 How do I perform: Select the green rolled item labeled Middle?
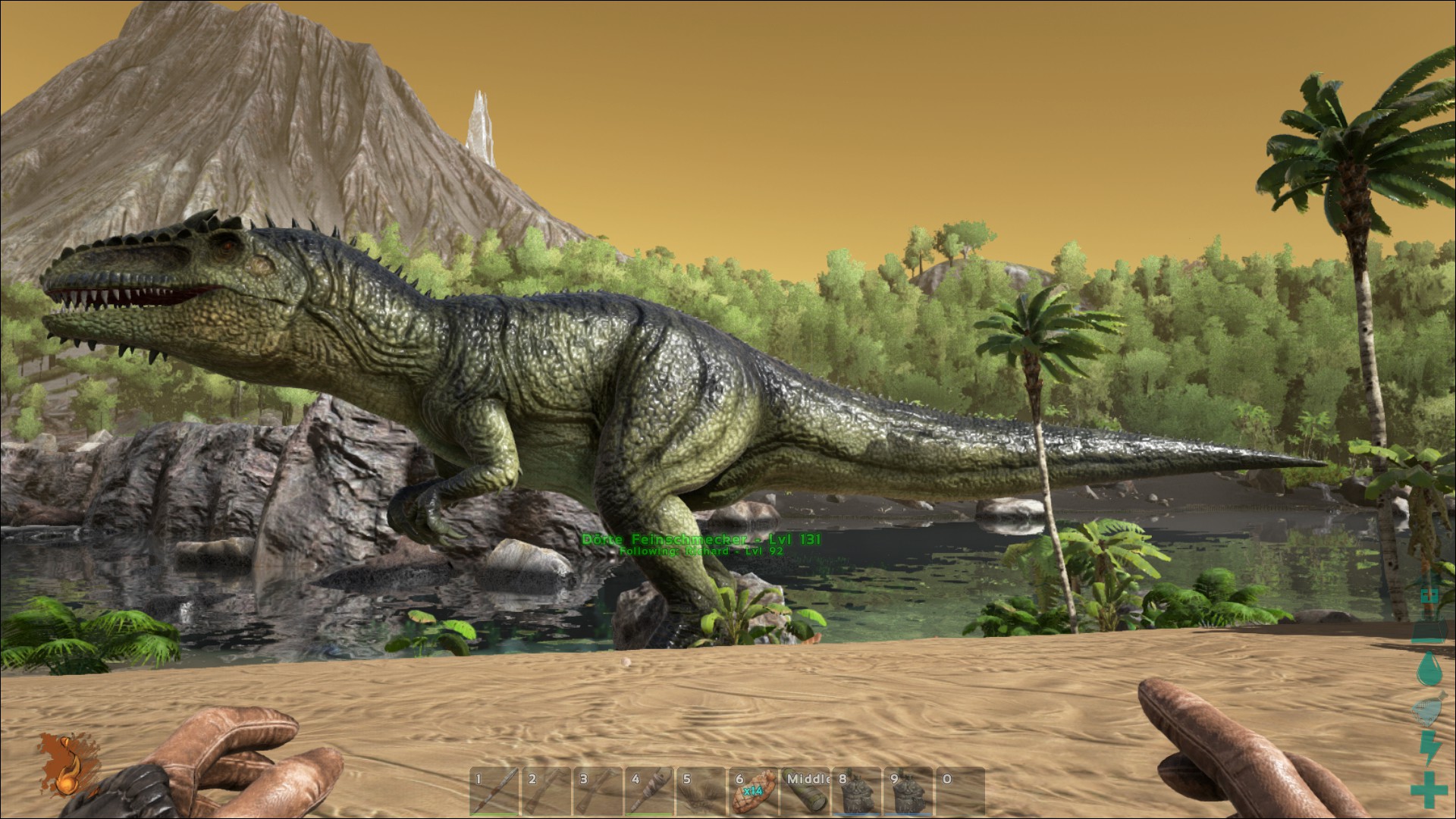[x=805, y=792]
